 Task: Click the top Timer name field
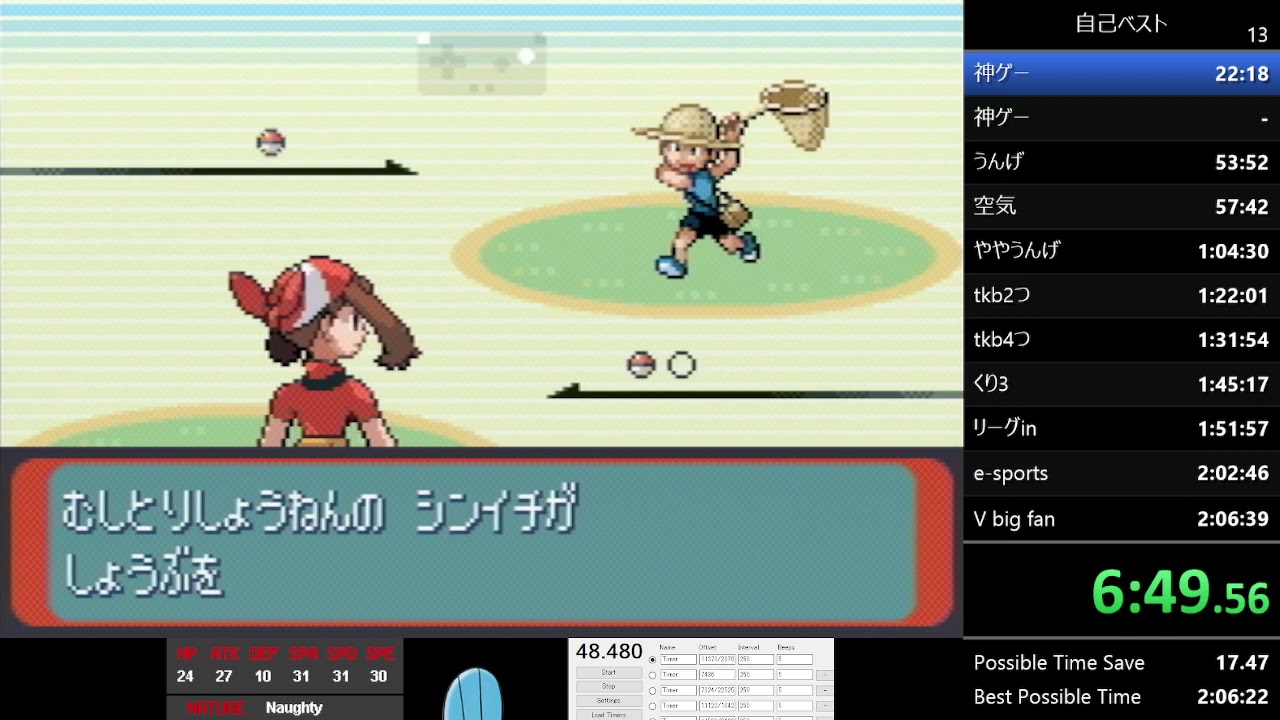(678, 659)
